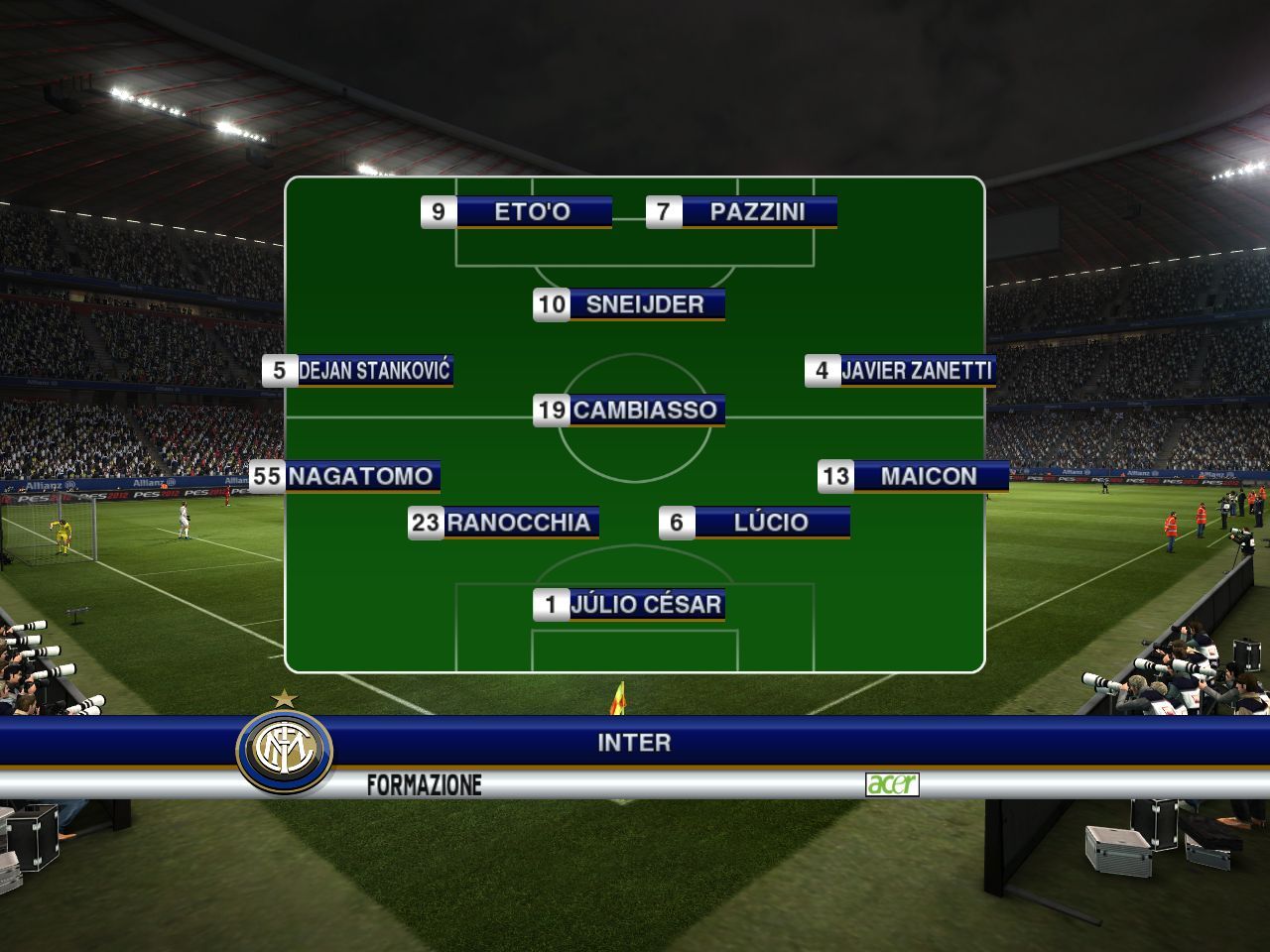
Task: Select Cambiasso in midfield
Action: (629, 410)
